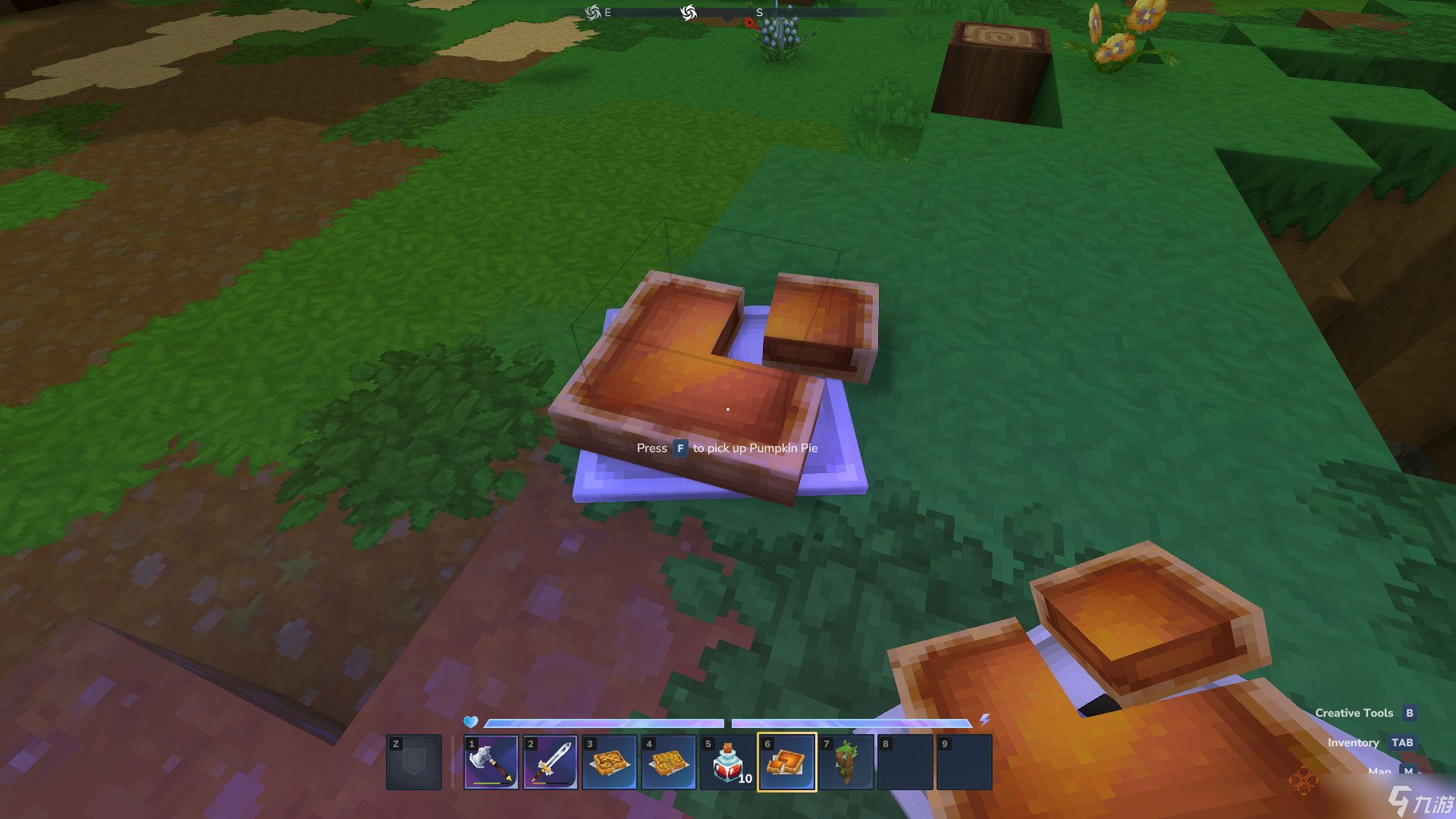Select empty hotbar slot 8
Image resolution: width=1456 pixels, height=819 pixels.
point(905,762)
